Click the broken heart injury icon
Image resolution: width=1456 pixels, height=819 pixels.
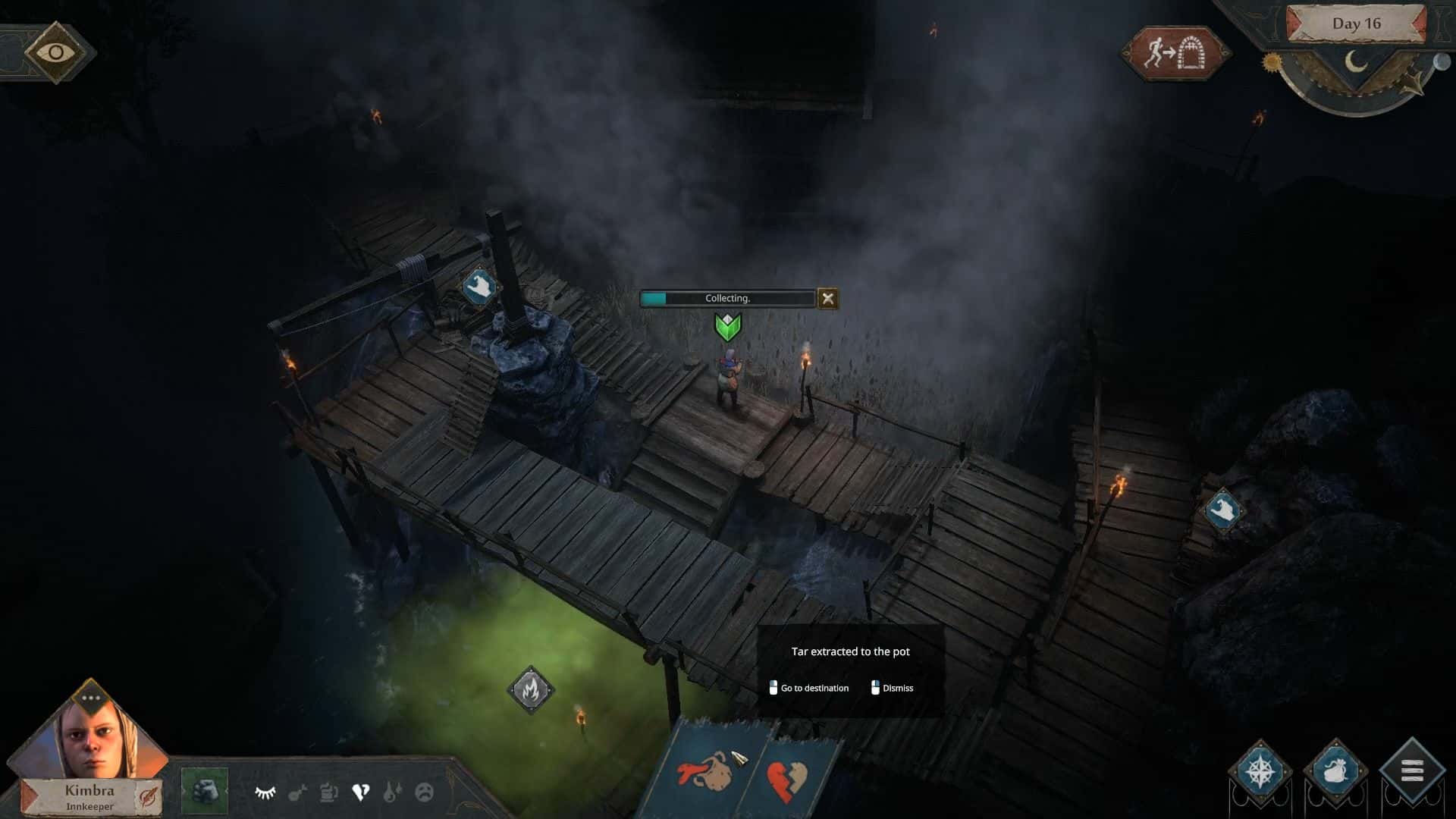click(362, 791)
